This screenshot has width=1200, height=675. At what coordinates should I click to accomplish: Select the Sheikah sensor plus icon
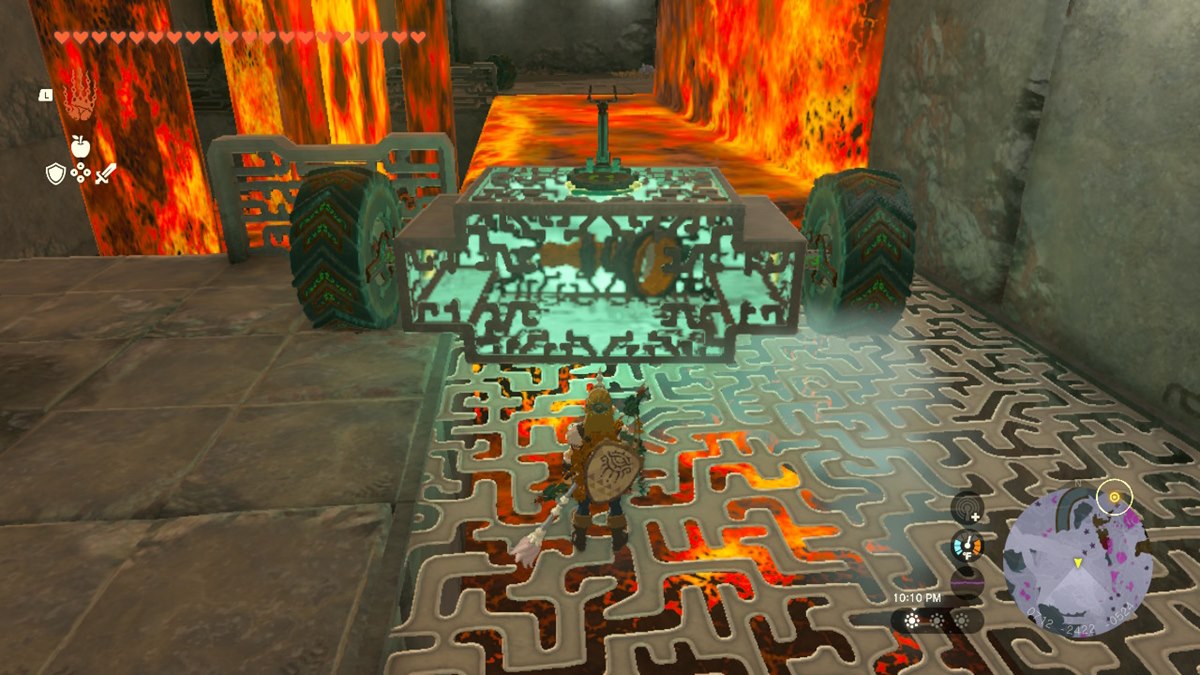click(x=967, y=509)
